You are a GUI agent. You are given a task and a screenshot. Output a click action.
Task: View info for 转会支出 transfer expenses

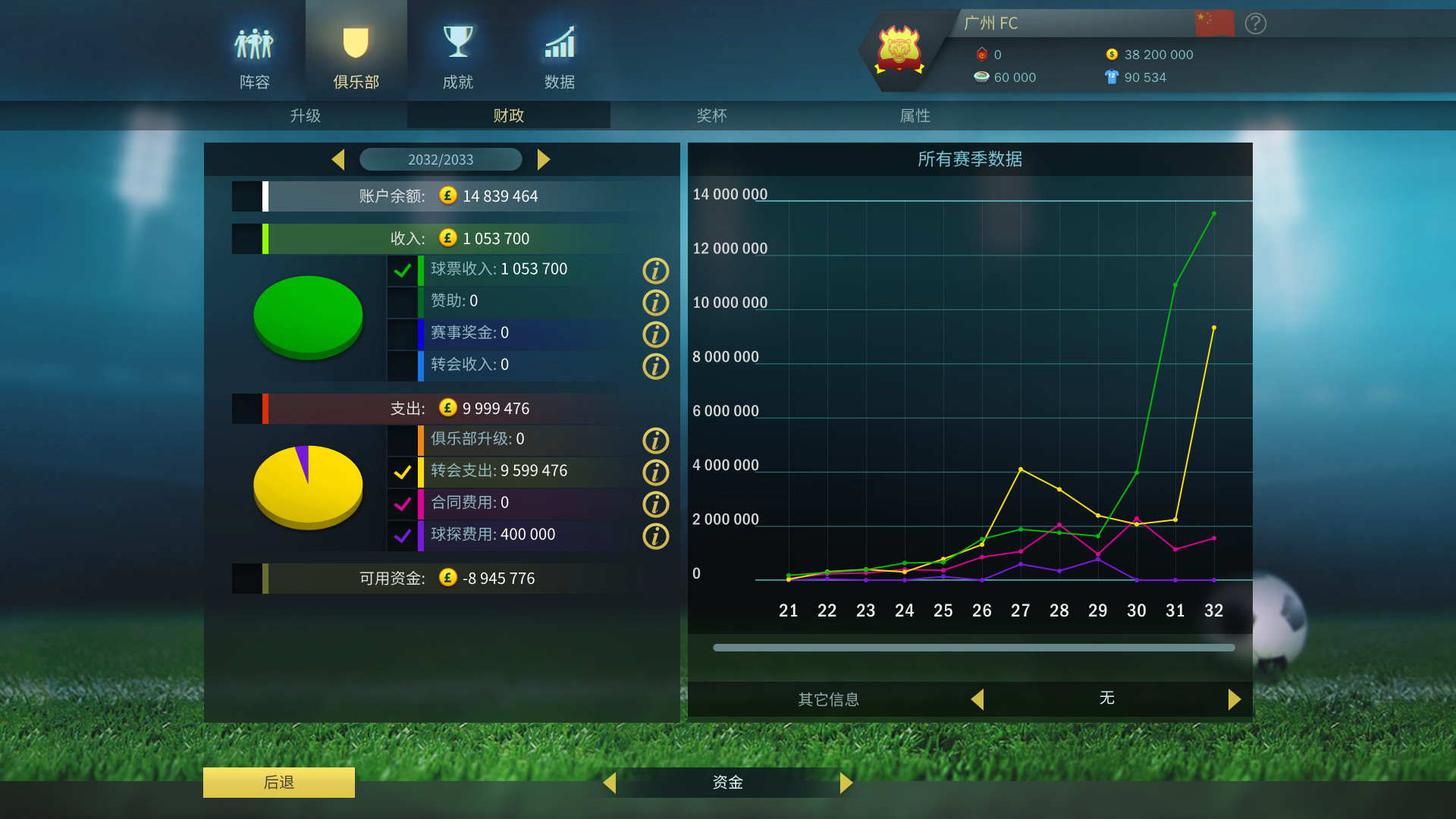655,472
